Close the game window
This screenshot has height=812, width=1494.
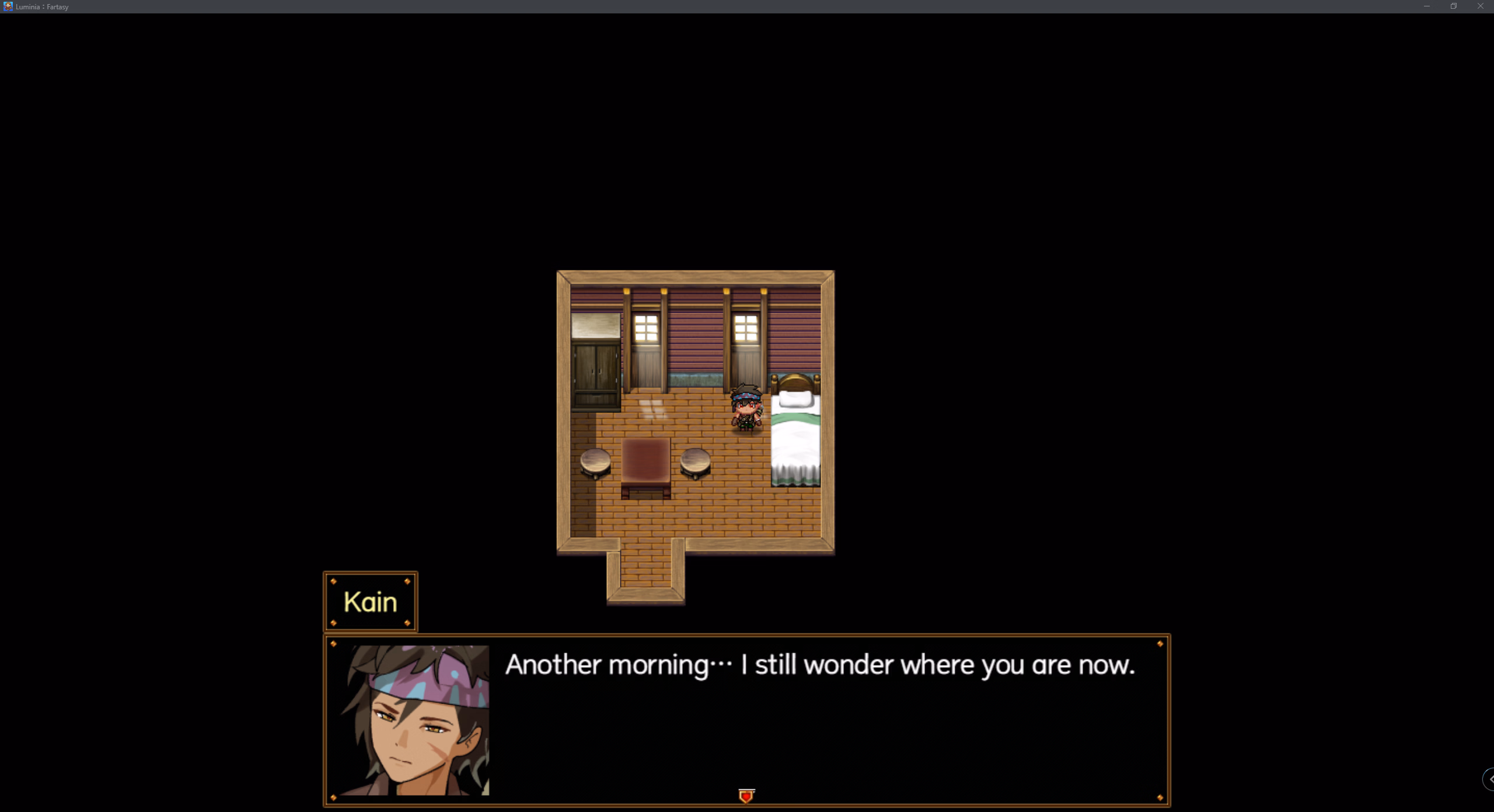point(1480,6)
